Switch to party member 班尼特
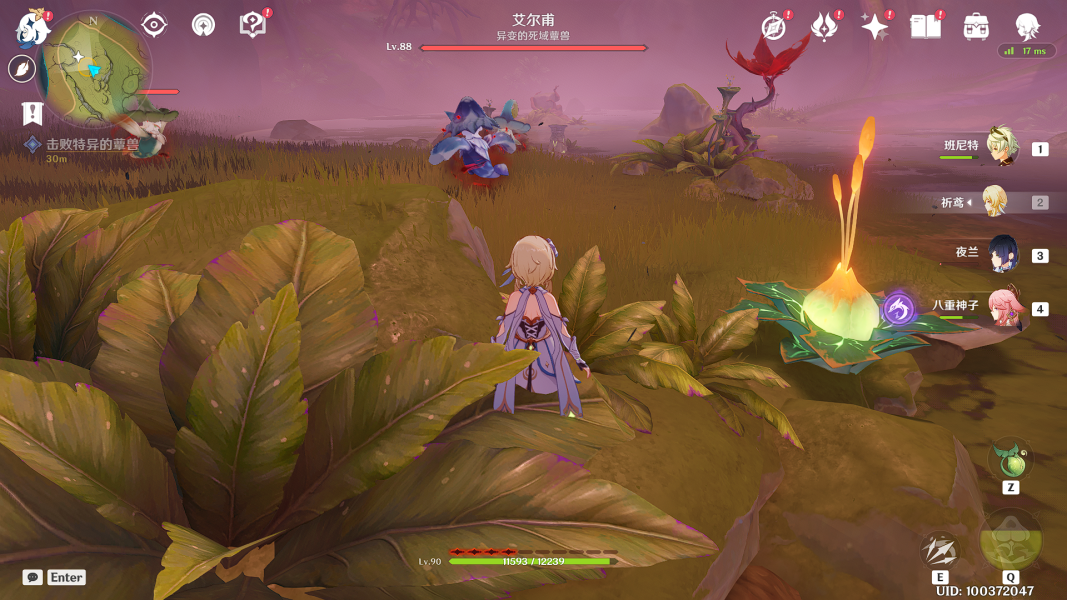Image resolution: width=1067 pixels, height=600 pixels. pyautogui.click(x=1002, y=147)
